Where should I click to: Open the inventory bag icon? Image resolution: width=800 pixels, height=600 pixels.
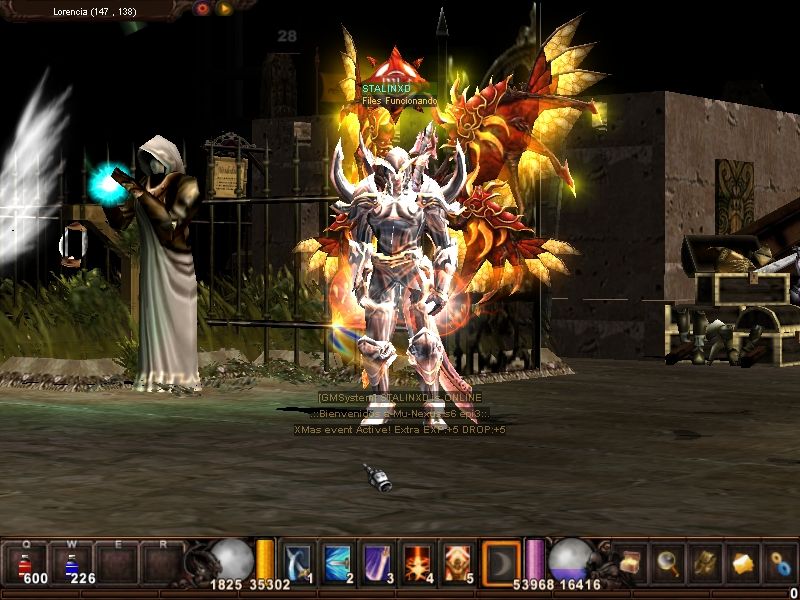click(x=705, y=562)
